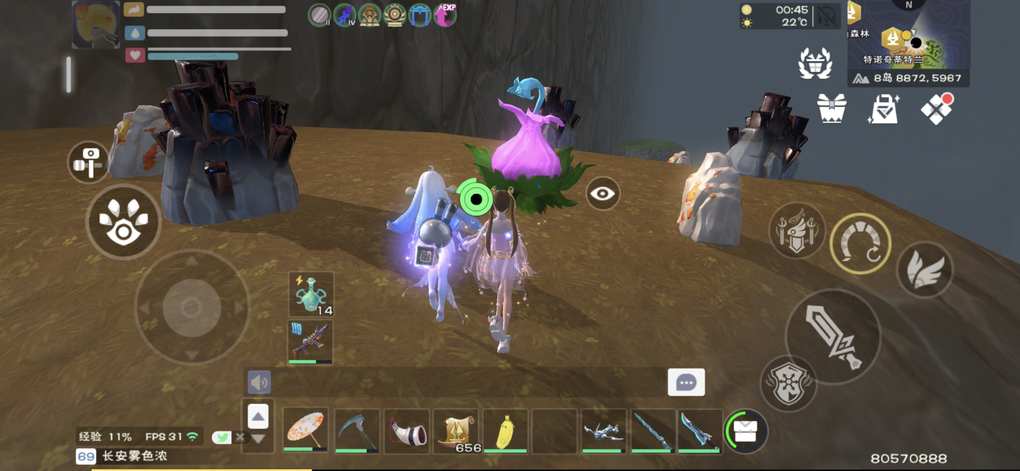Use the potion quick slot showing 14
Viewport: 1020px width, 471px height.
pos(311,294)
